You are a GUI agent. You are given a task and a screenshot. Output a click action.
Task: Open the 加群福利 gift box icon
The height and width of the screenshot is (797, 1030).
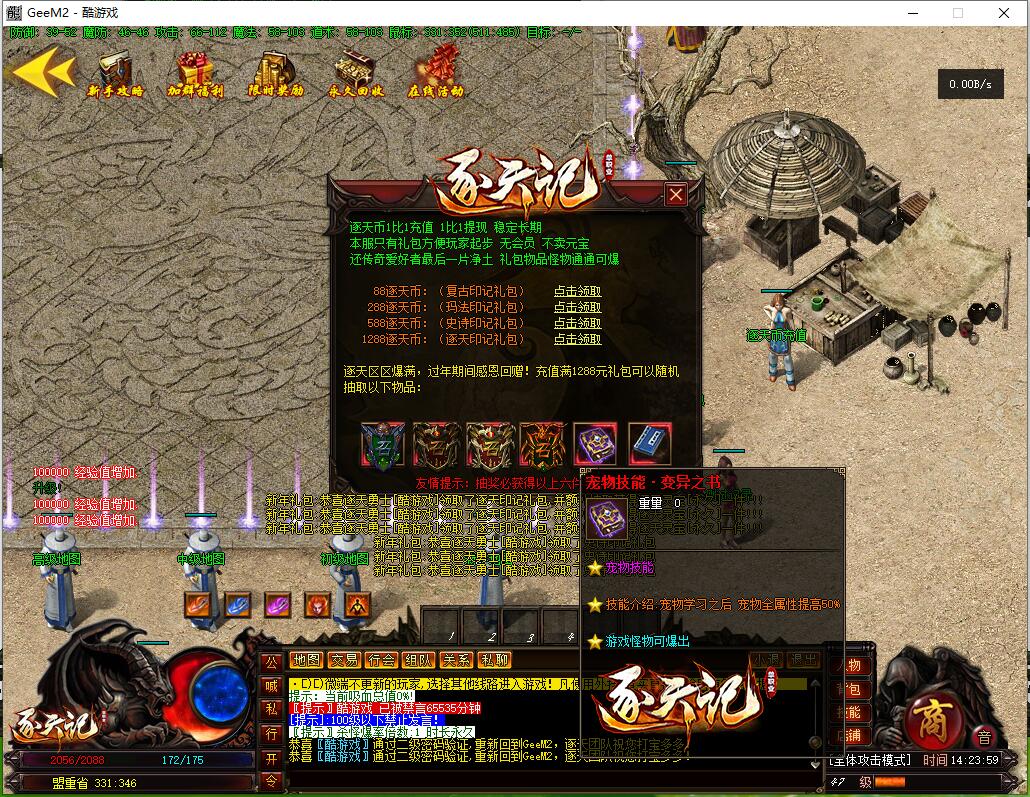[195, 73]
